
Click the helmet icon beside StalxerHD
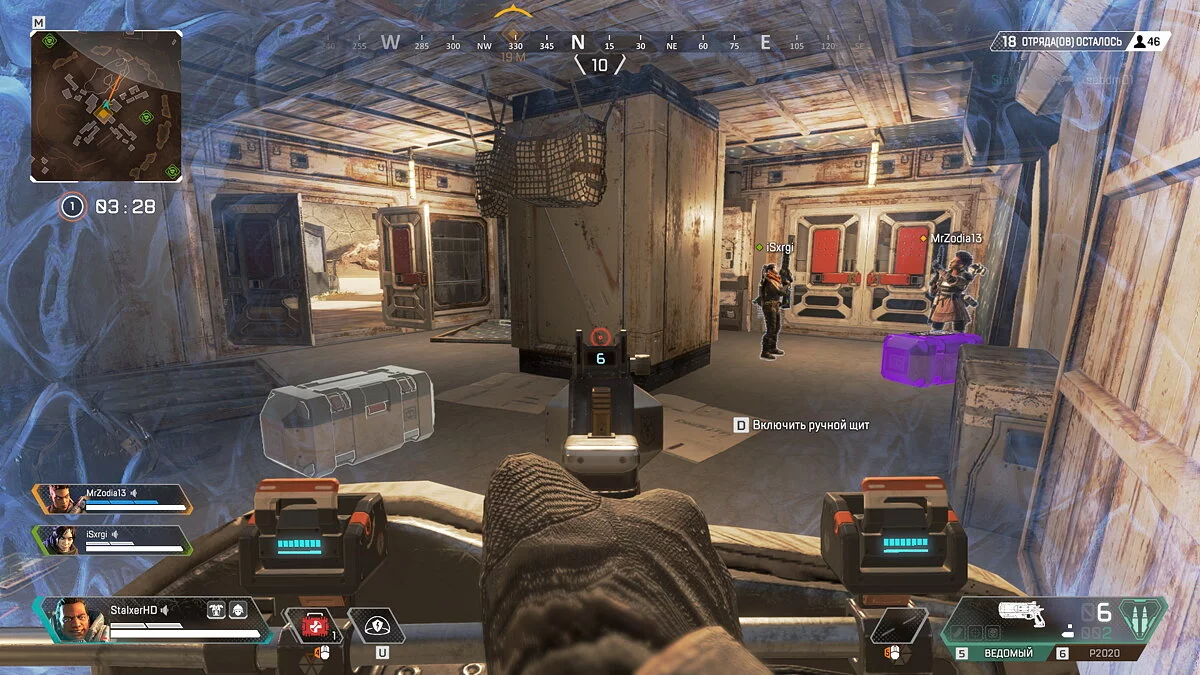[x=238, y=609]
